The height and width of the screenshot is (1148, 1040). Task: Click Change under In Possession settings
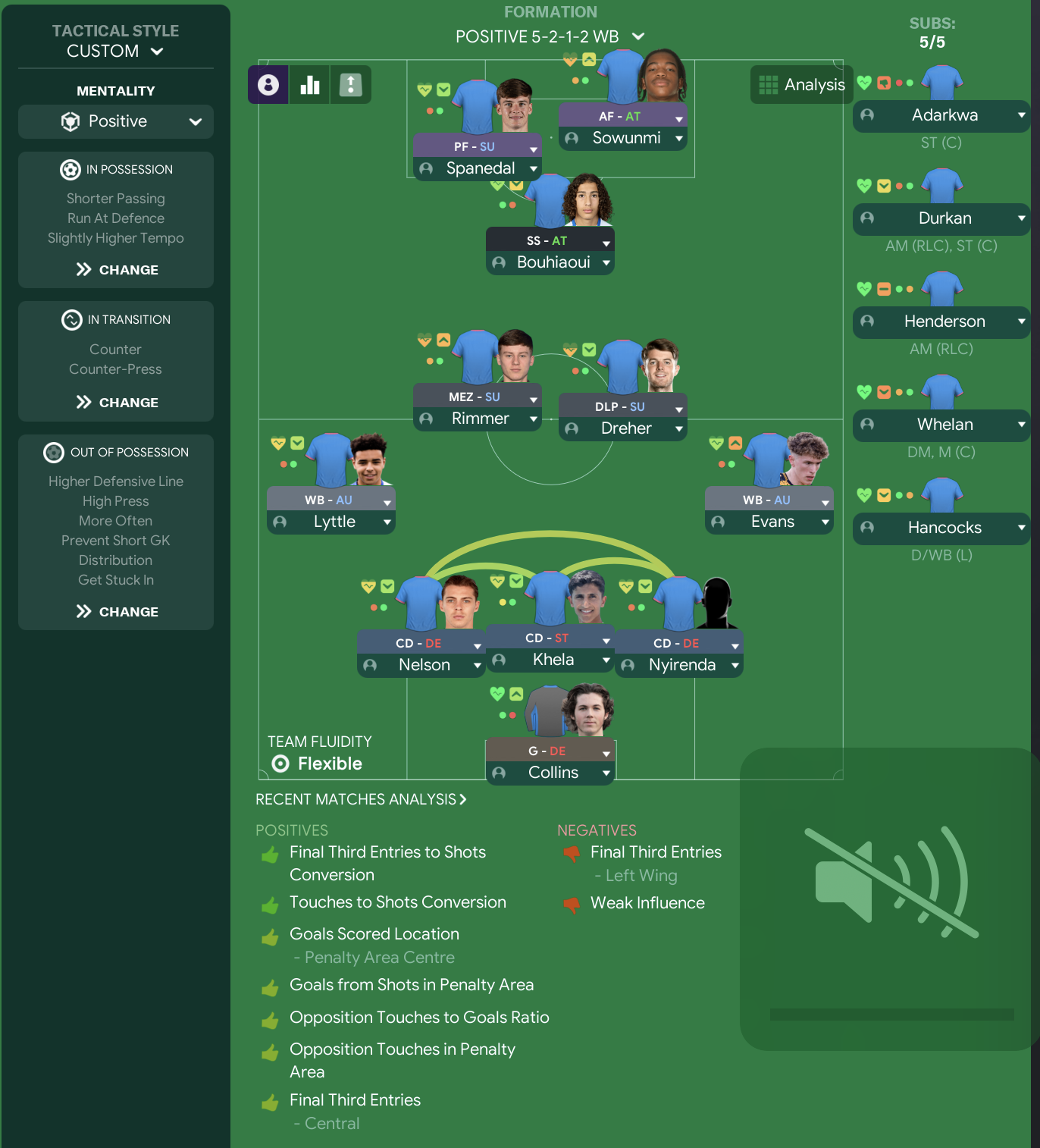pyautogui.click(x=115, y=269)
